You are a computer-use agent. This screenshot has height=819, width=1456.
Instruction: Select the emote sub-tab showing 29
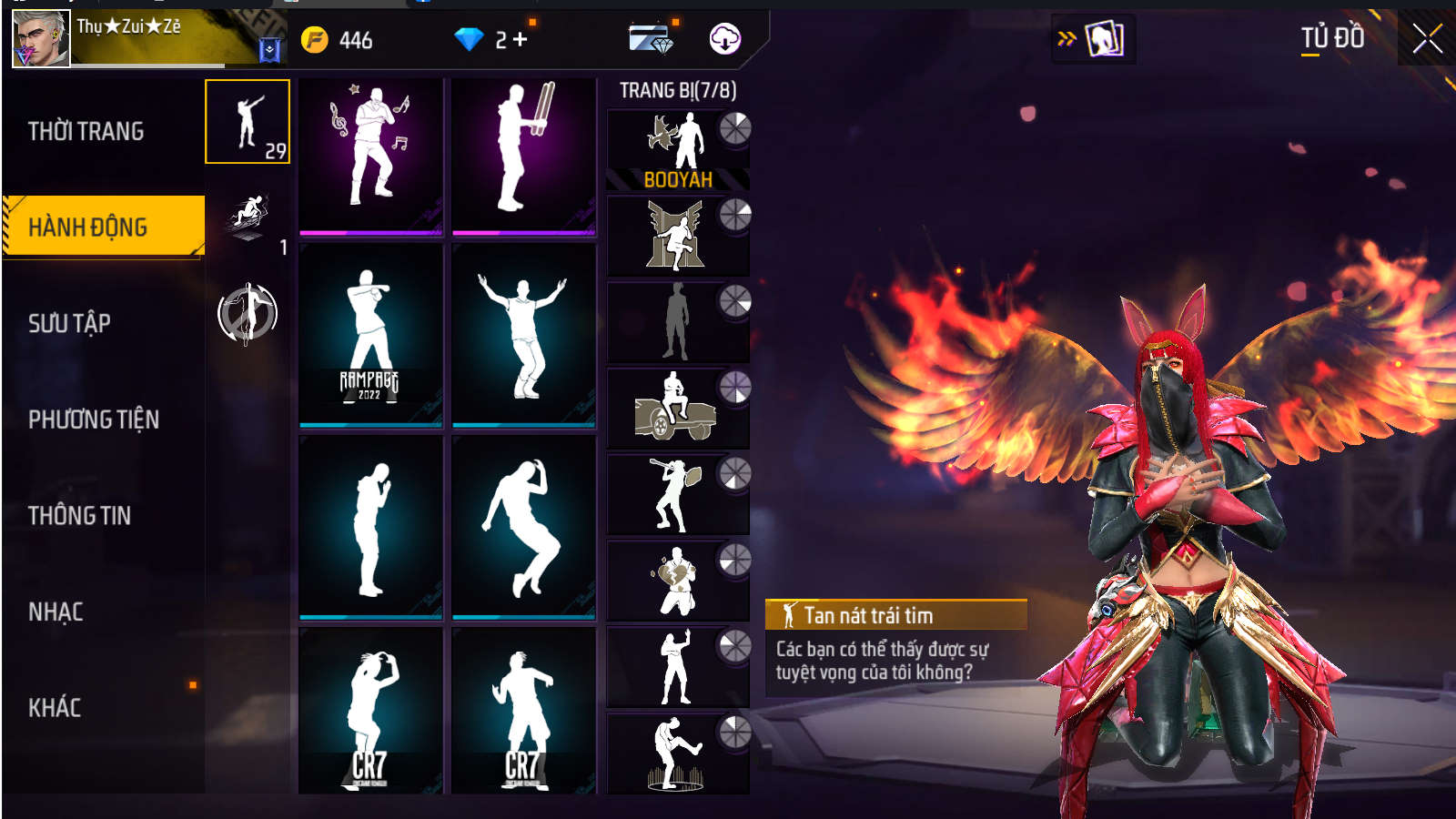(248, 122)
